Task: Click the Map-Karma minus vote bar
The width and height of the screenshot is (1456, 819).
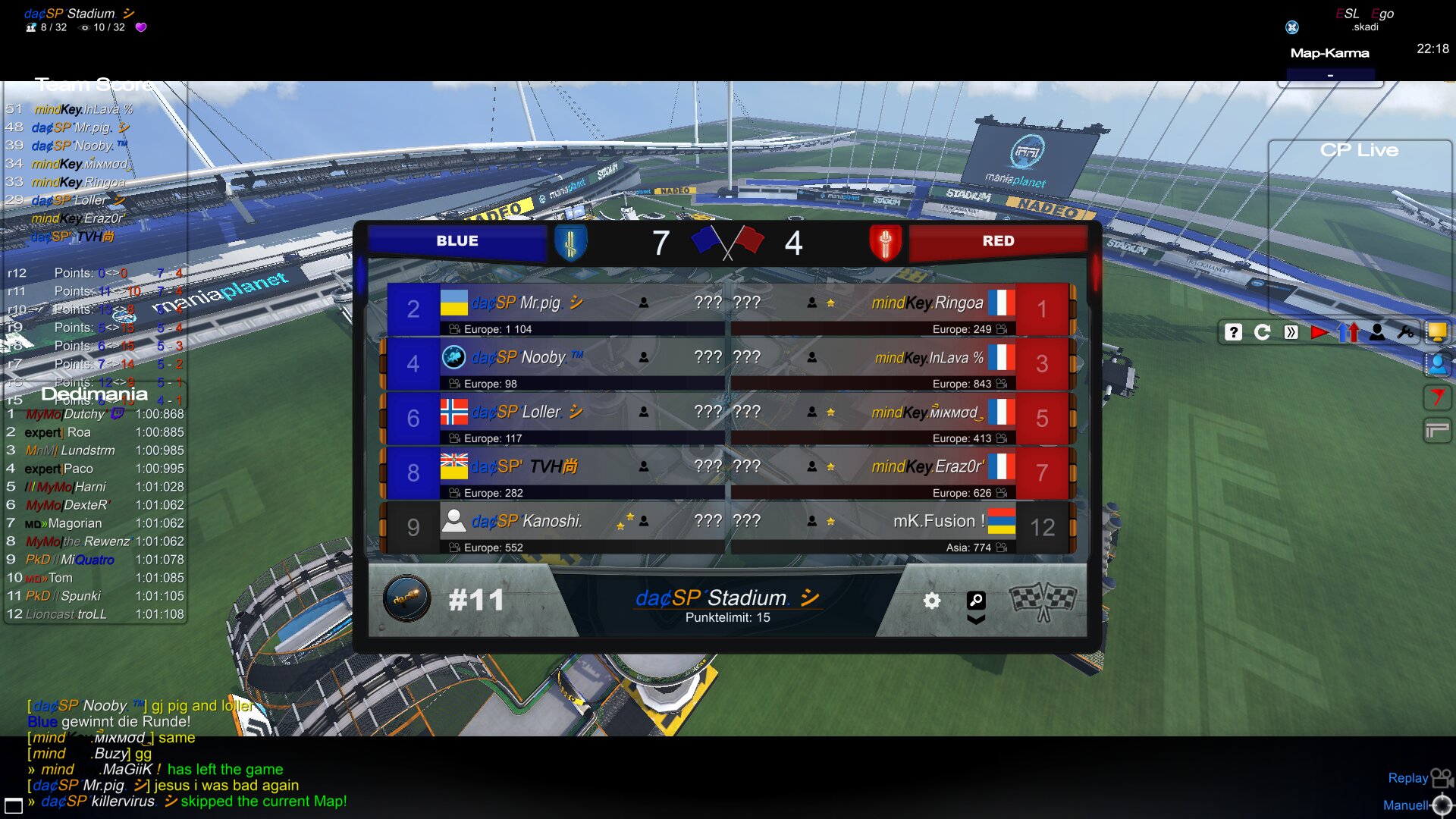Action: pos(1330,76)
